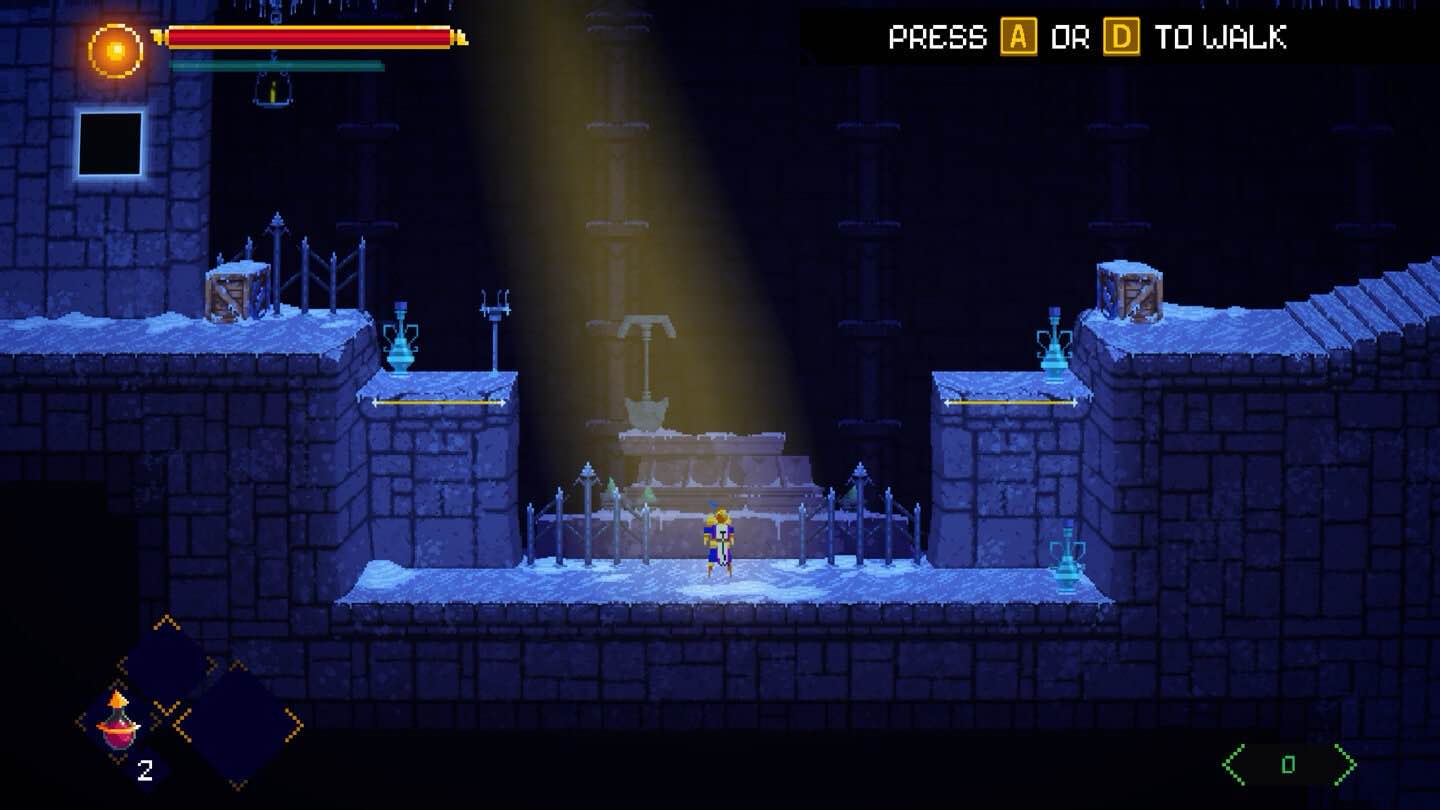
Task: Click the A key icon in the walk prompt
Action: 1021,38
